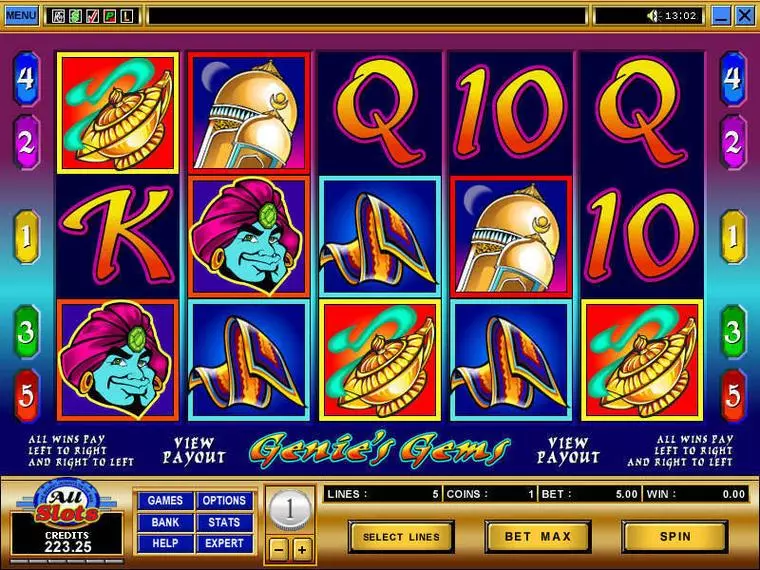
Task: Show the Stats window
Action: 224,522
